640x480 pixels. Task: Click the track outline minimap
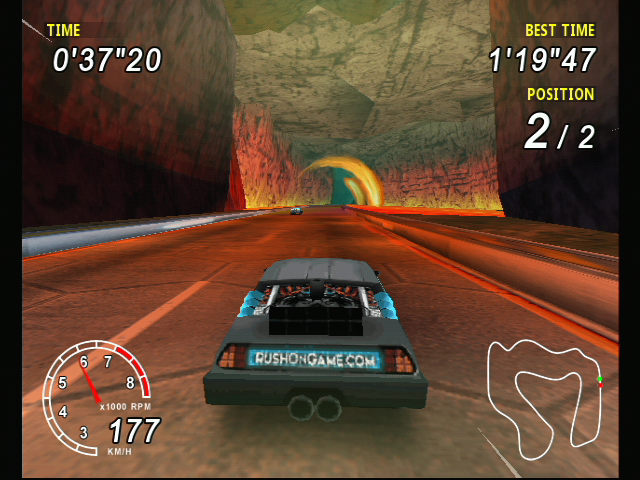click(544, 391)
